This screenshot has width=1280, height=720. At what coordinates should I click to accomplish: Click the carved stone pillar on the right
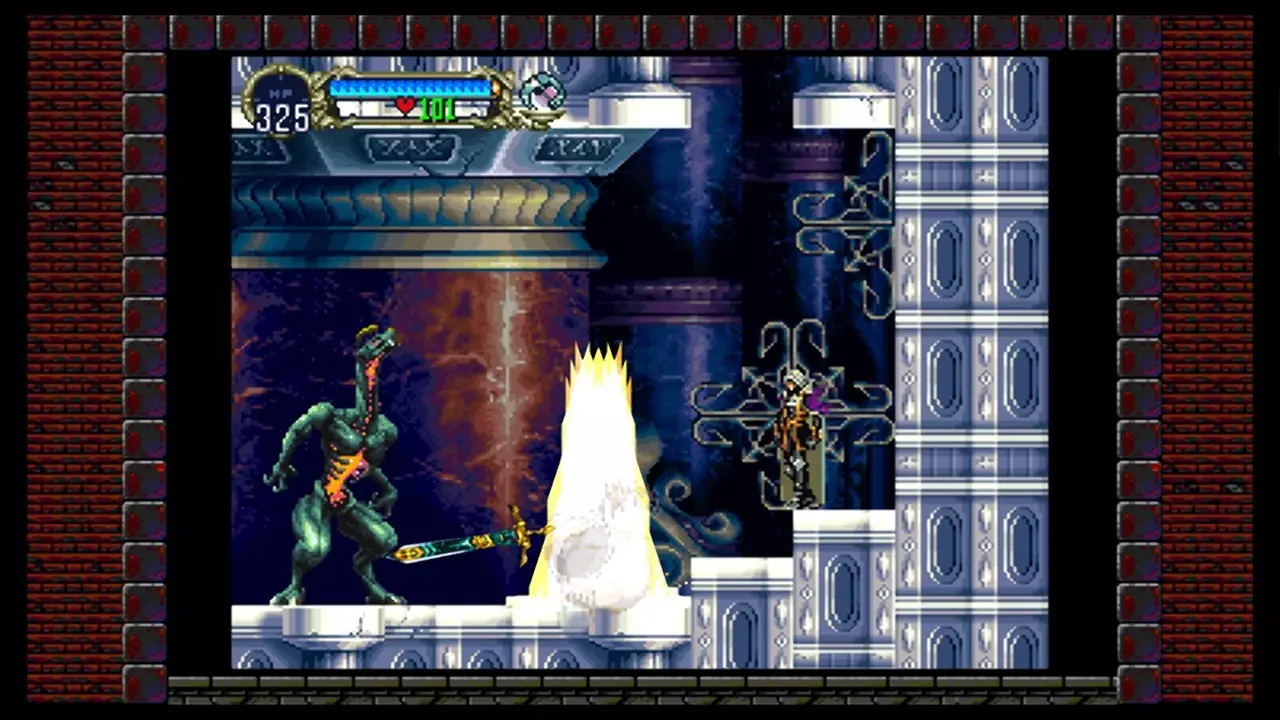click(960, 350)
